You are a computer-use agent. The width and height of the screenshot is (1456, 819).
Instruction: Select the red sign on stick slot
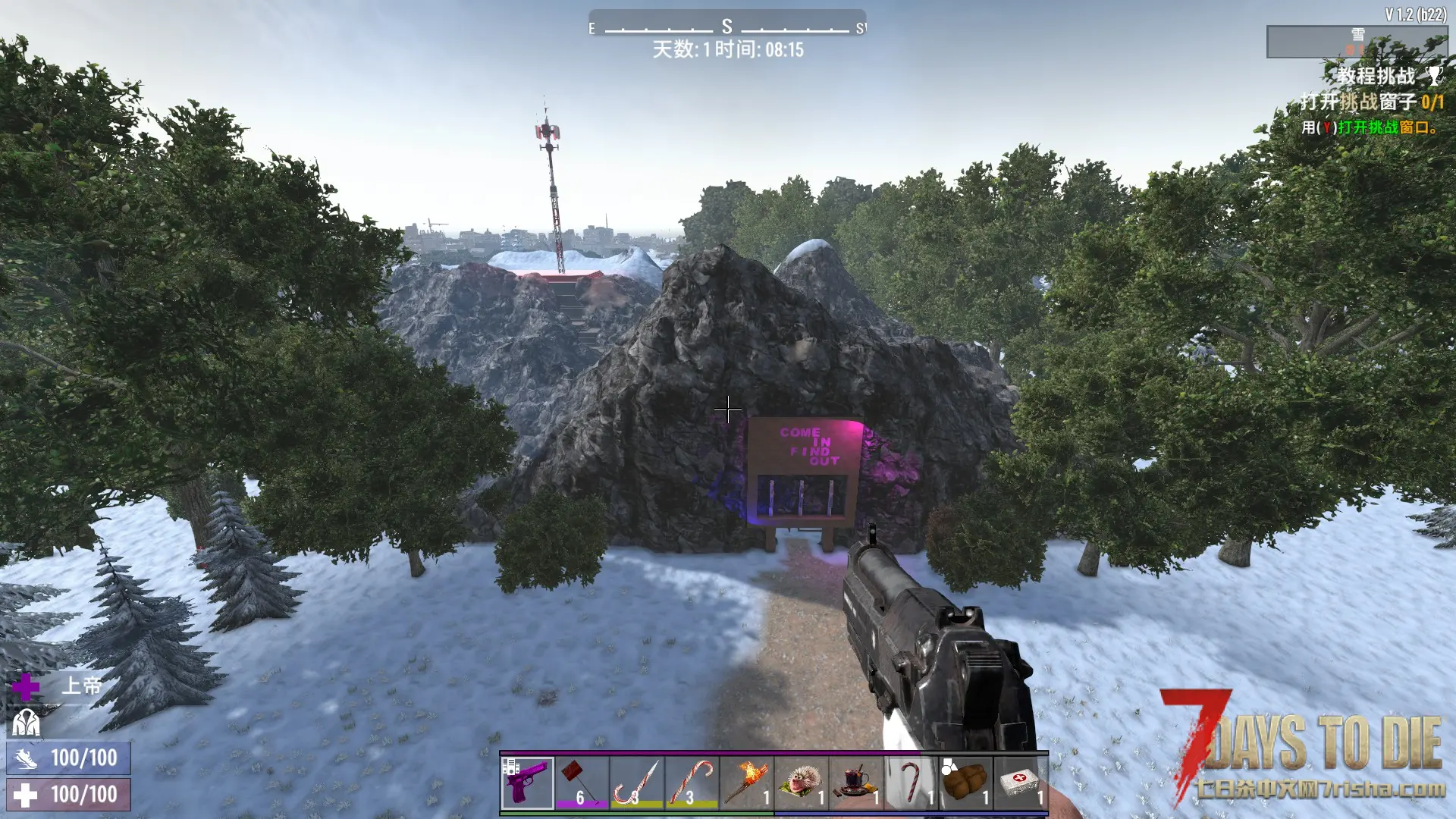[x=582, y=783]
